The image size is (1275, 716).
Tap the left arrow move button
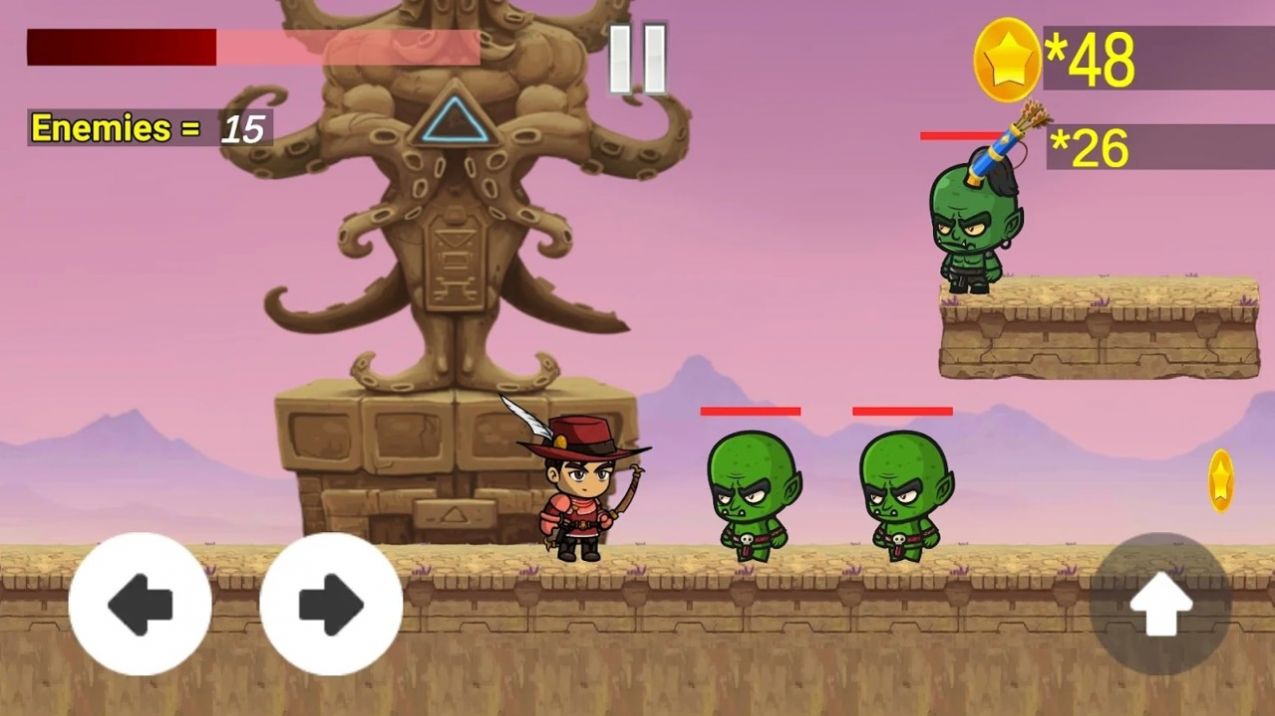(x=140, y=604)
